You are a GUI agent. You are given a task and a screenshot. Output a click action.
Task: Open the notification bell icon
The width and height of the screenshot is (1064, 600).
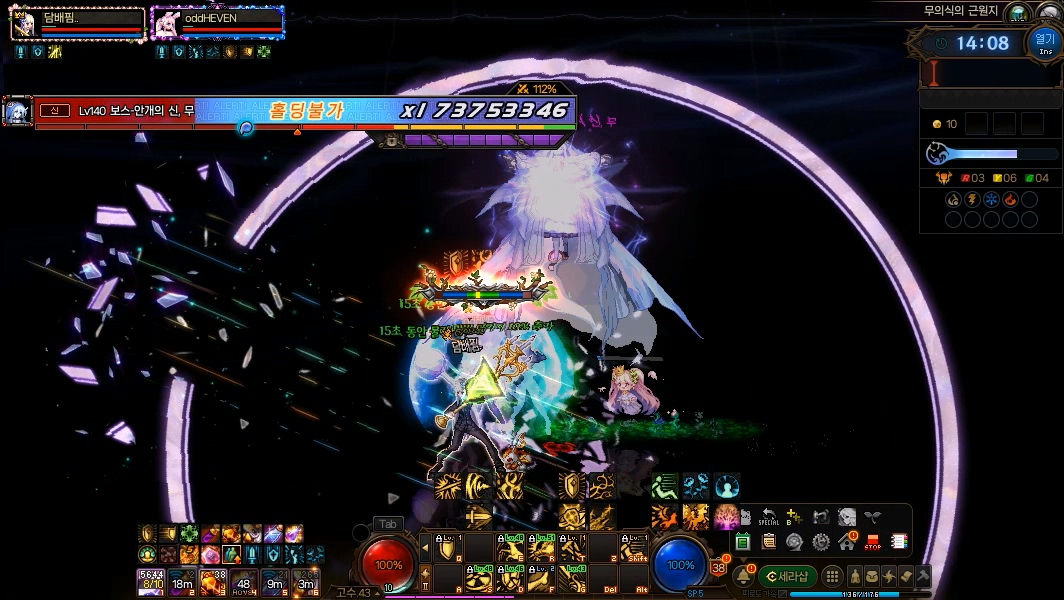tap(743, 577)
